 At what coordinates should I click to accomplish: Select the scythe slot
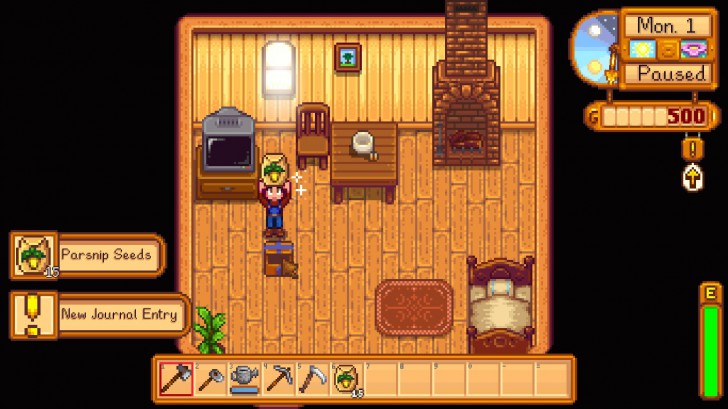click(313, 377)
